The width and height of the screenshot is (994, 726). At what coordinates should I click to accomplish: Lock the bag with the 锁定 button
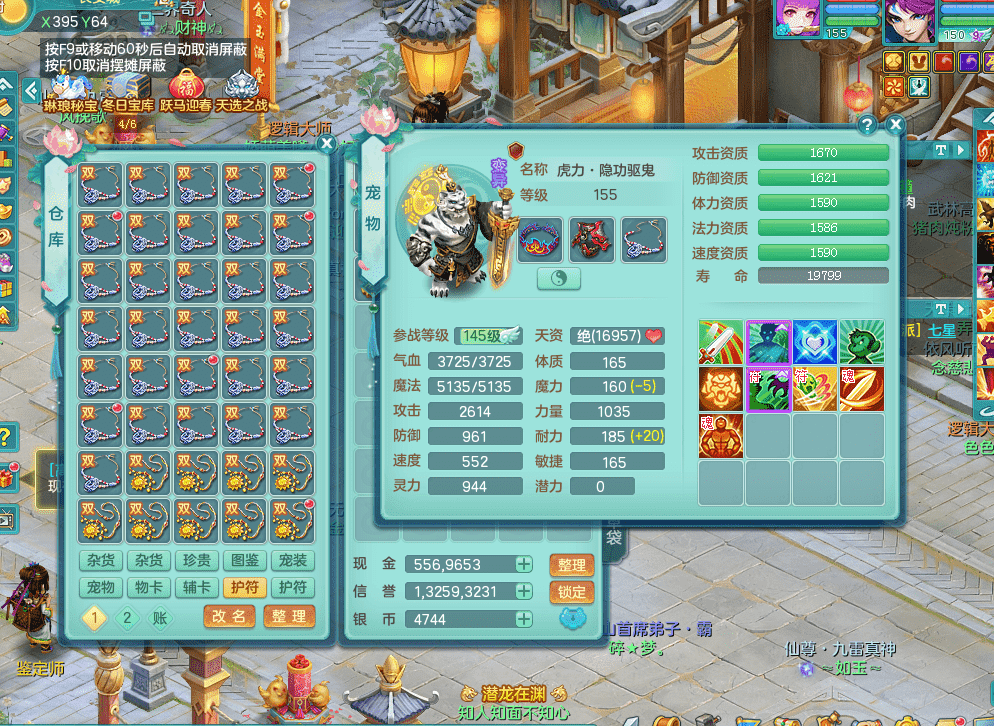pos(572,592)
